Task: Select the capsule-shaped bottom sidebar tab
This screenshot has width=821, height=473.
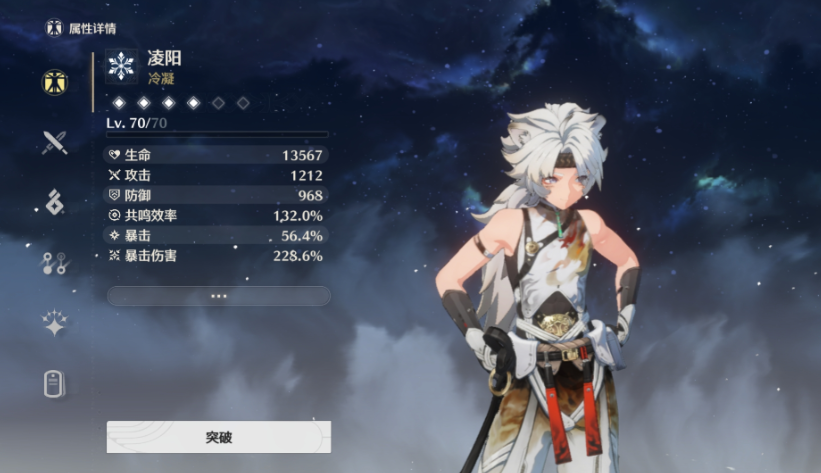Action: tap(54, 383)
